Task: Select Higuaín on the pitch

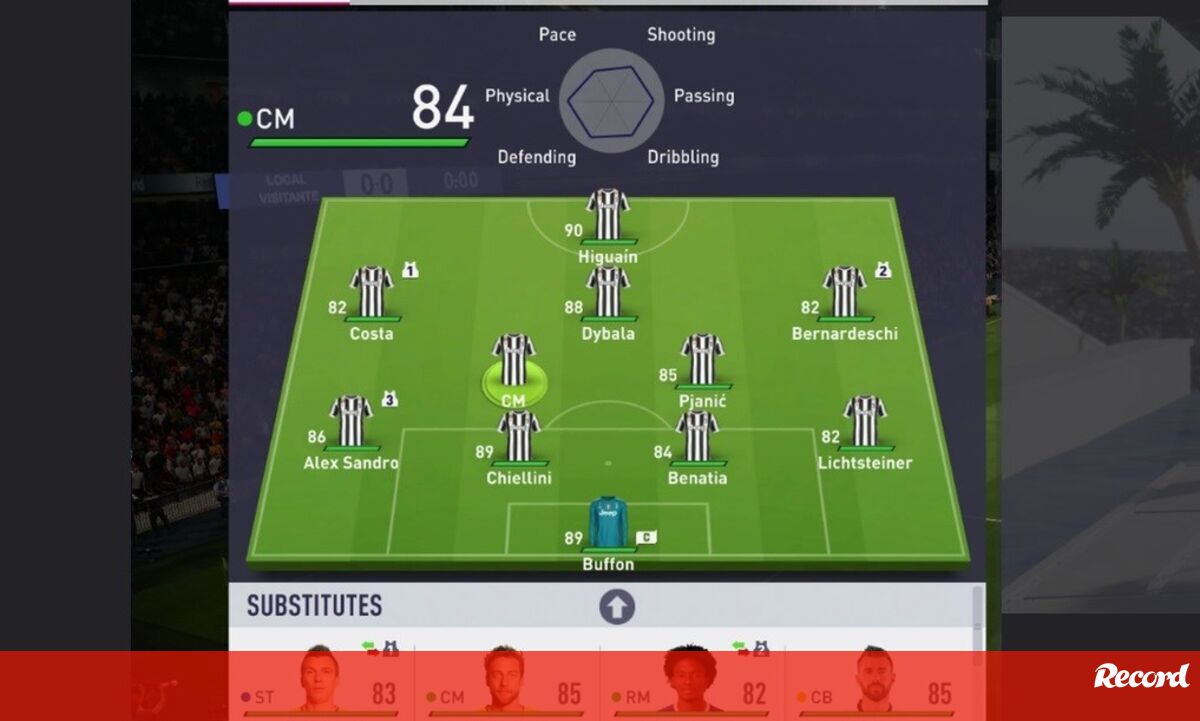Action: [x=607, y=216]
